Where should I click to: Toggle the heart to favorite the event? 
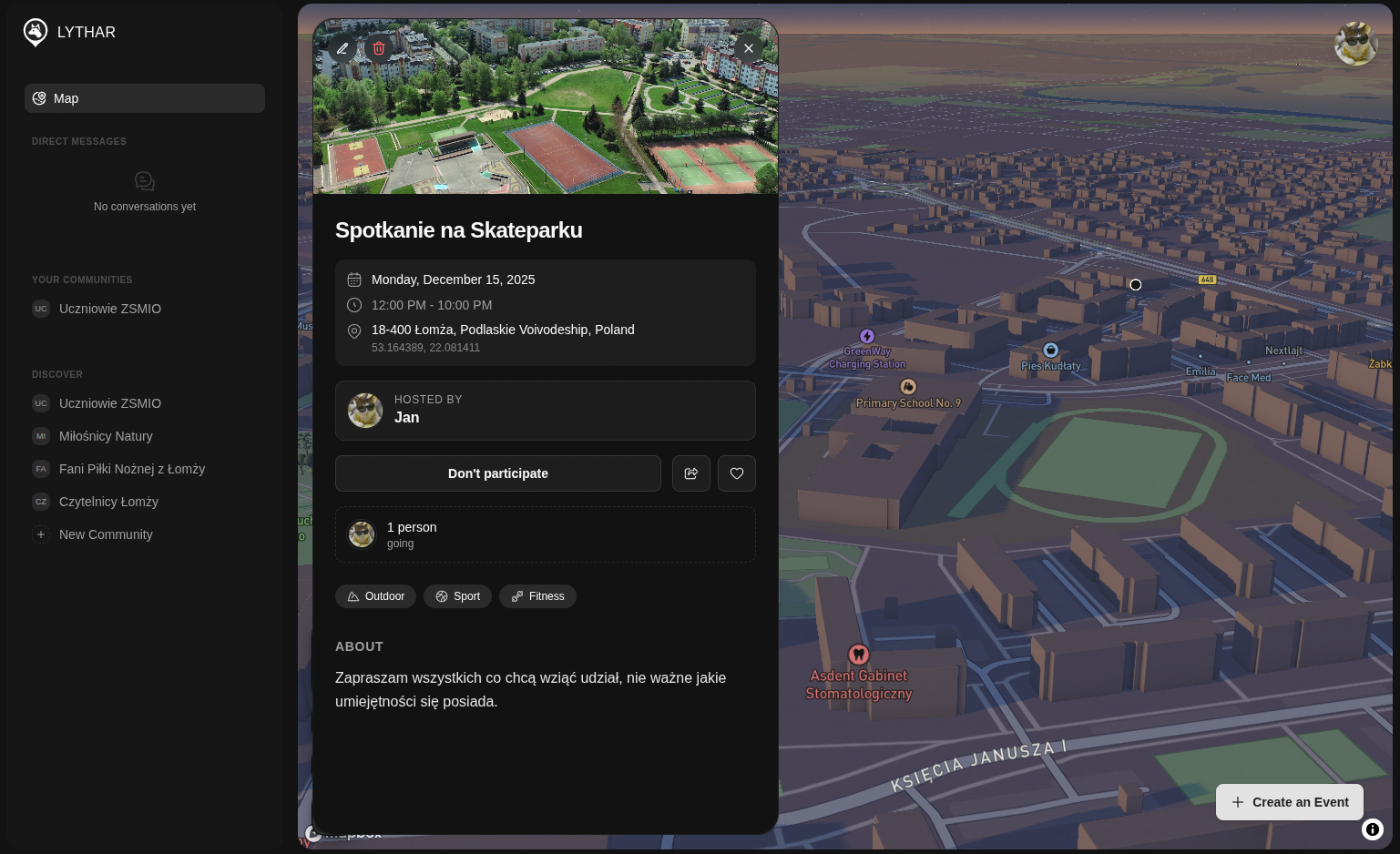(737, 473)
